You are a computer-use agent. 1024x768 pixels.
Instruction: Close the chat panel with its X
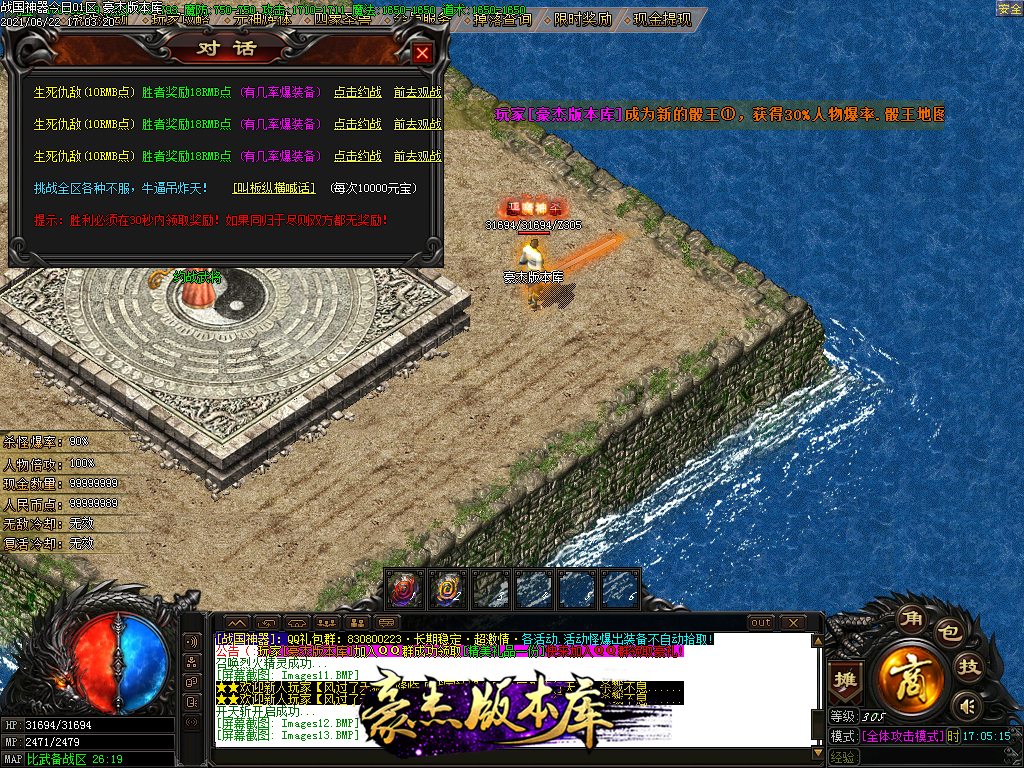(793, 623)
